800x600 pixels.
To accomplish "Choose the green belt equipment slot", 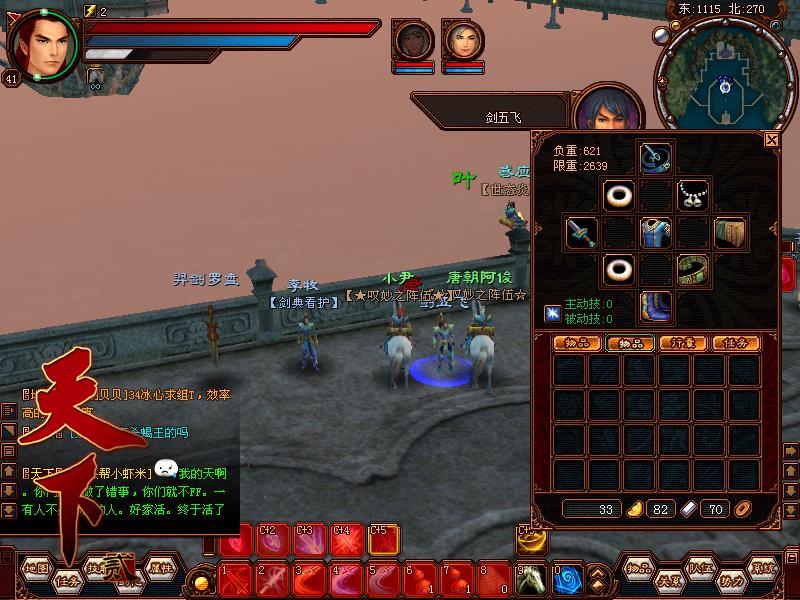I will coord(692,269).
